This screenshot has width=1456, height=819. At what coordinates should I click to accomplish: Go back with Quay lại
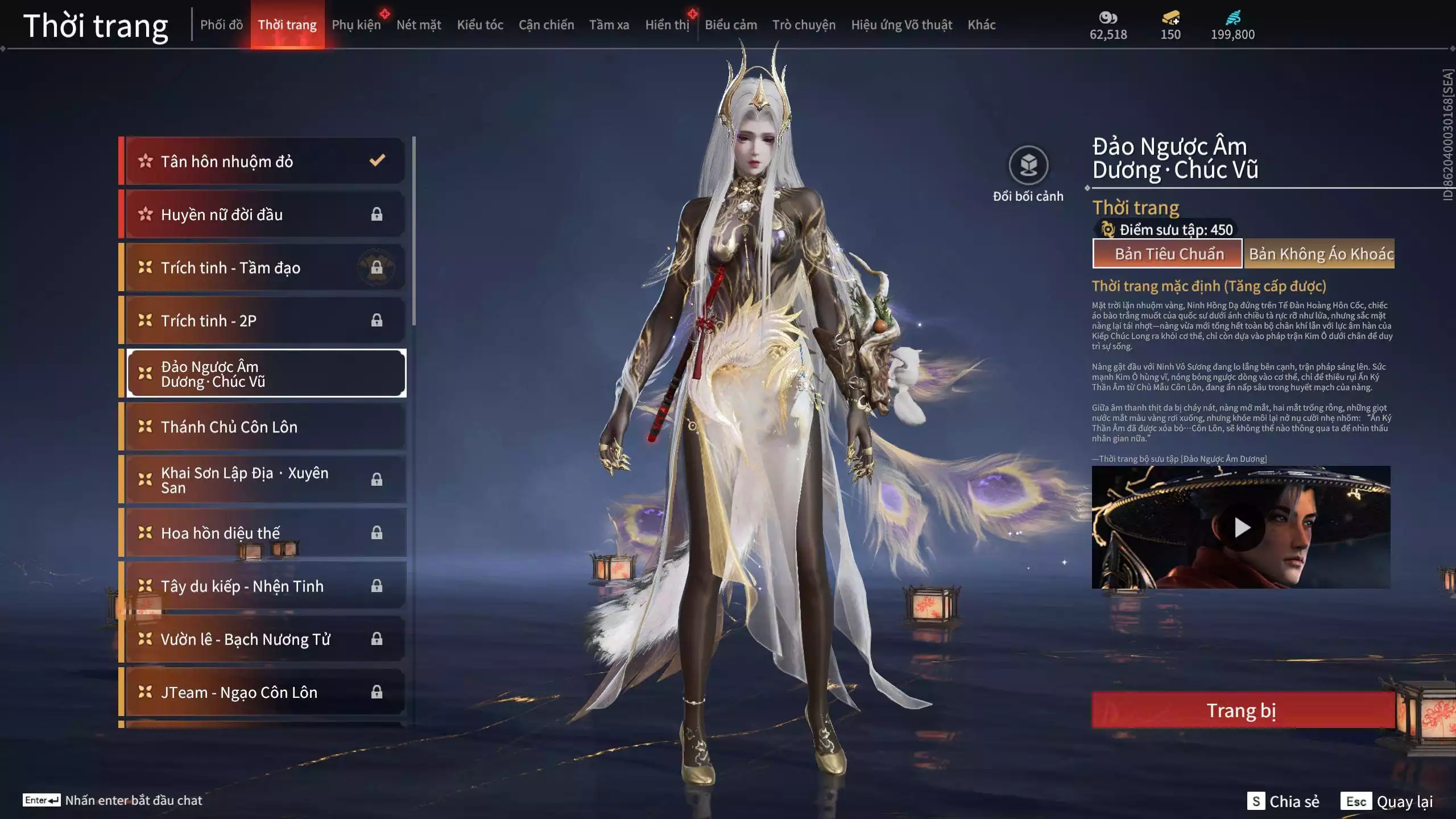point(1387,801)
